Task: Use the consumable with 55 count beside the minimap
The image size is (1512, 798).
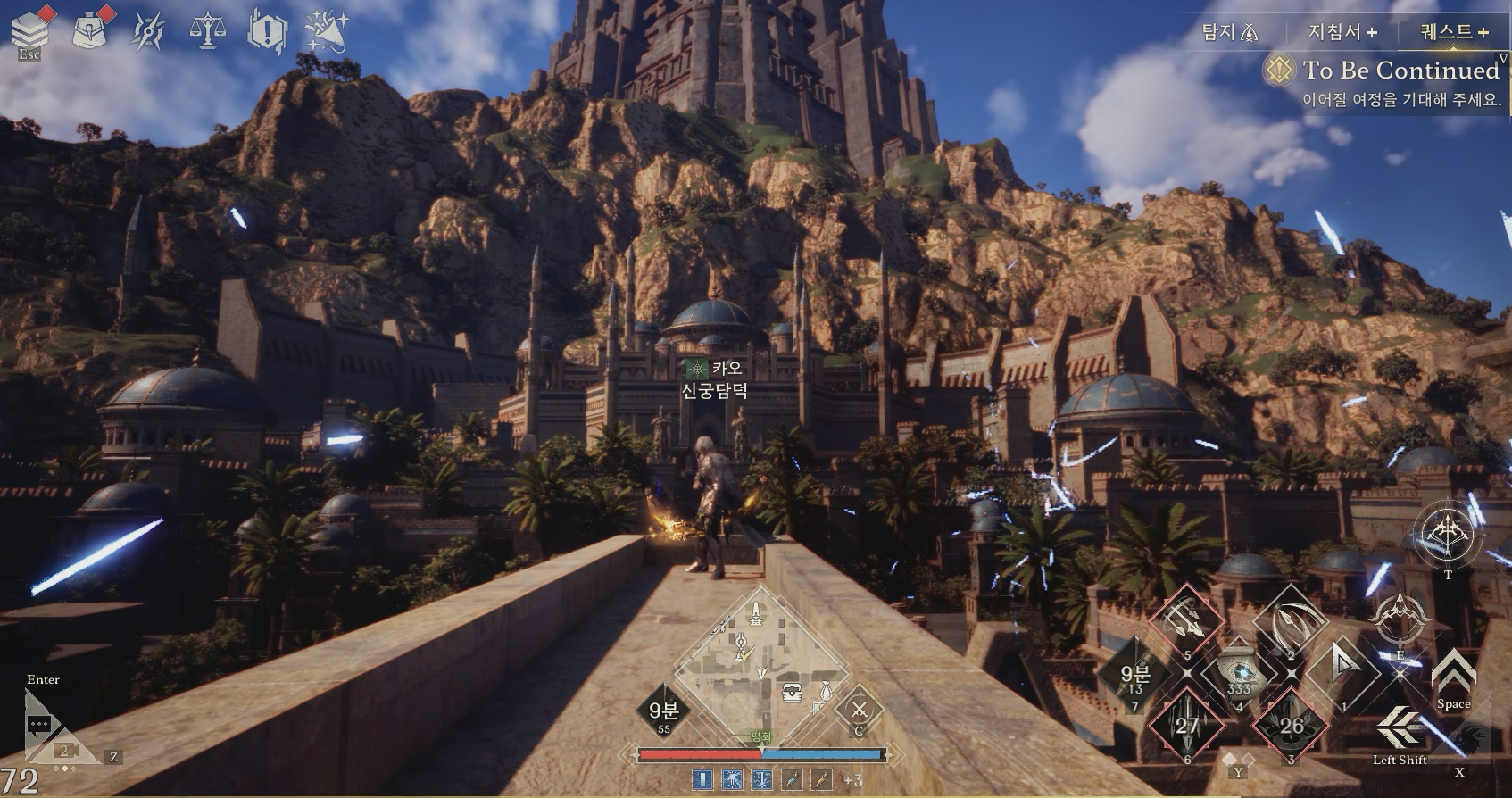Action: coord(663,711)
